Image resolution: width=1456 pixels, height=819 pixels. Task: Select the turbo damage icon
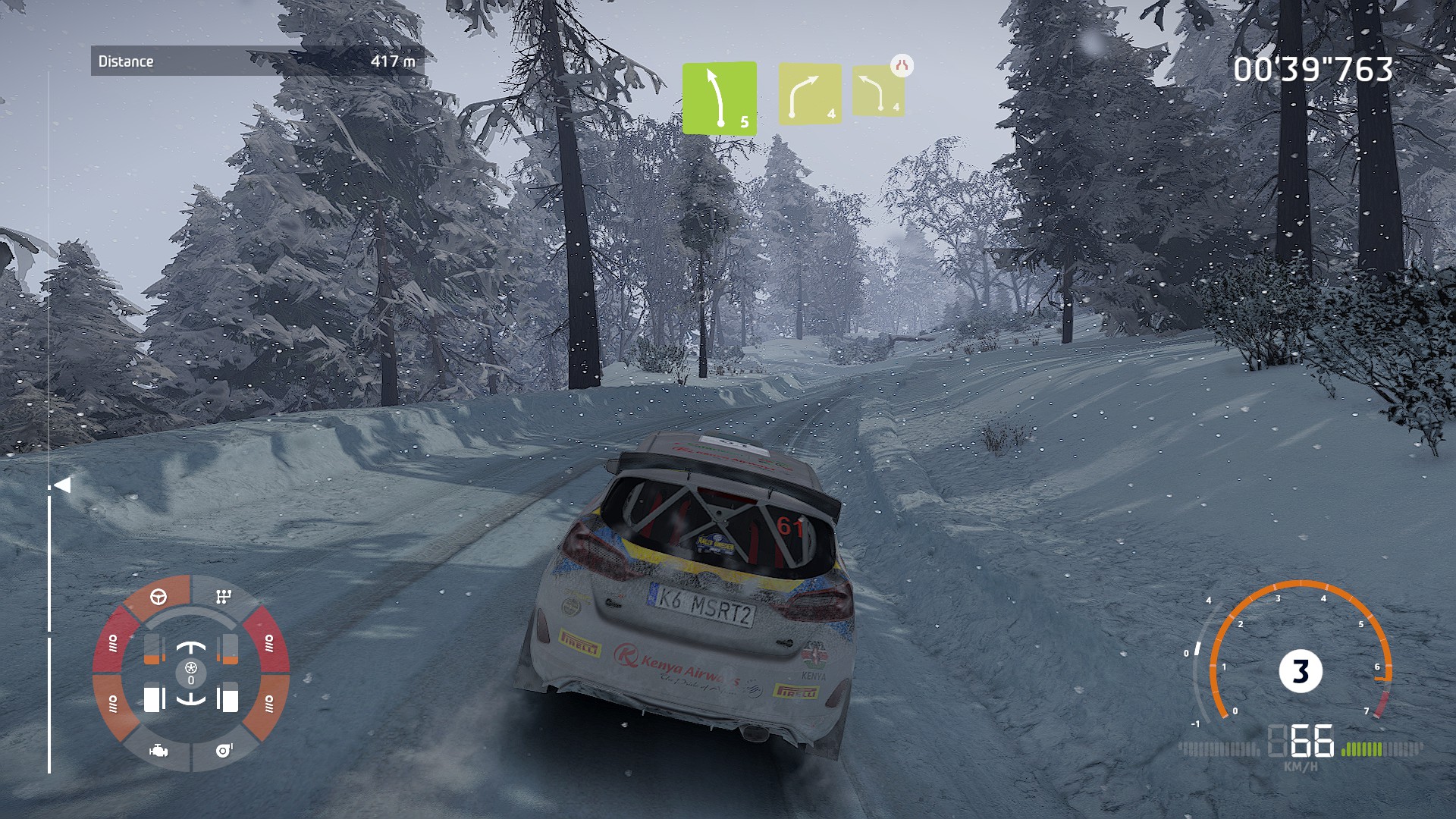tap(224, 750)
